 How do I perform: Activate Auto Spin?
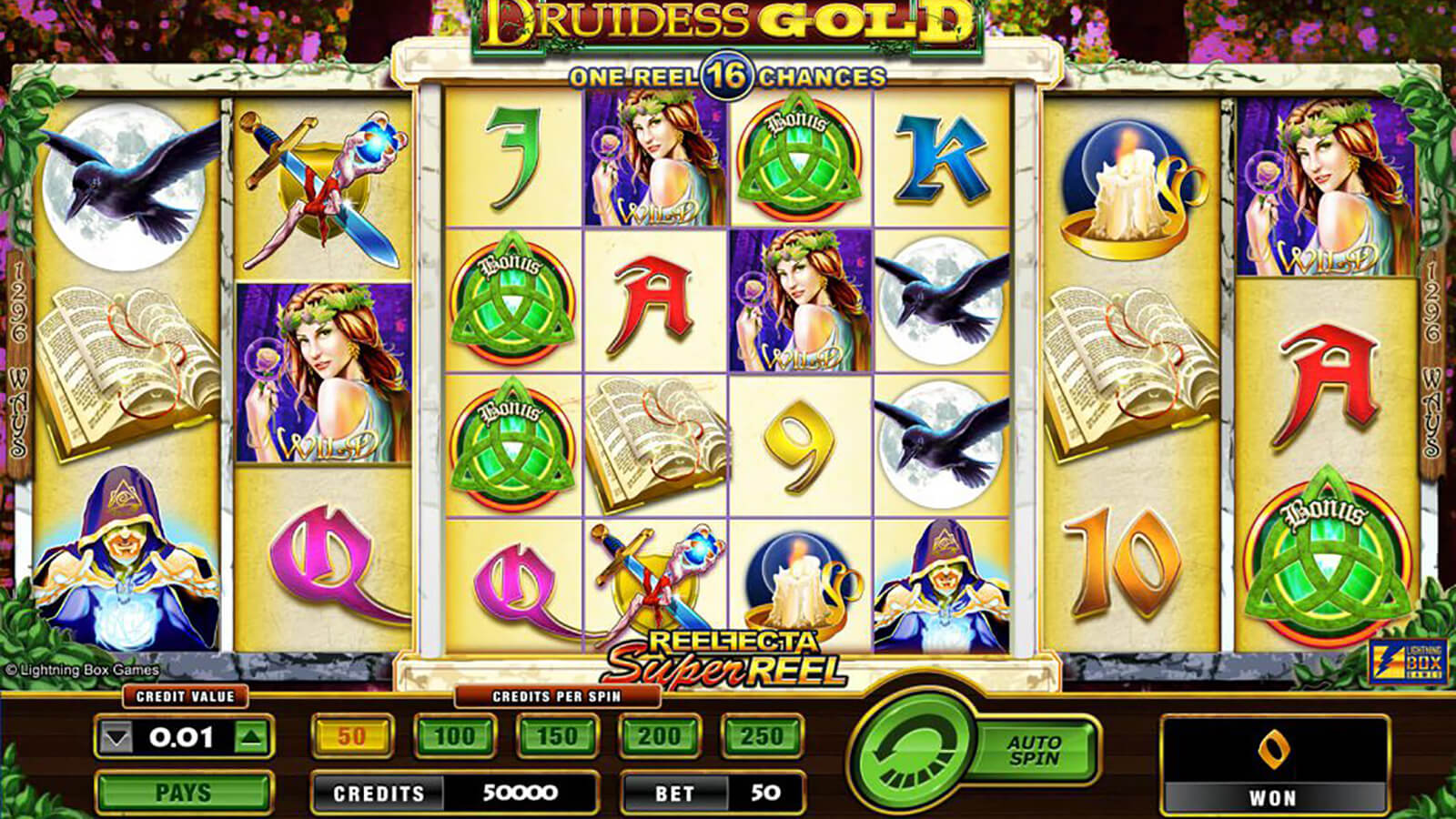pos(1035,751)
